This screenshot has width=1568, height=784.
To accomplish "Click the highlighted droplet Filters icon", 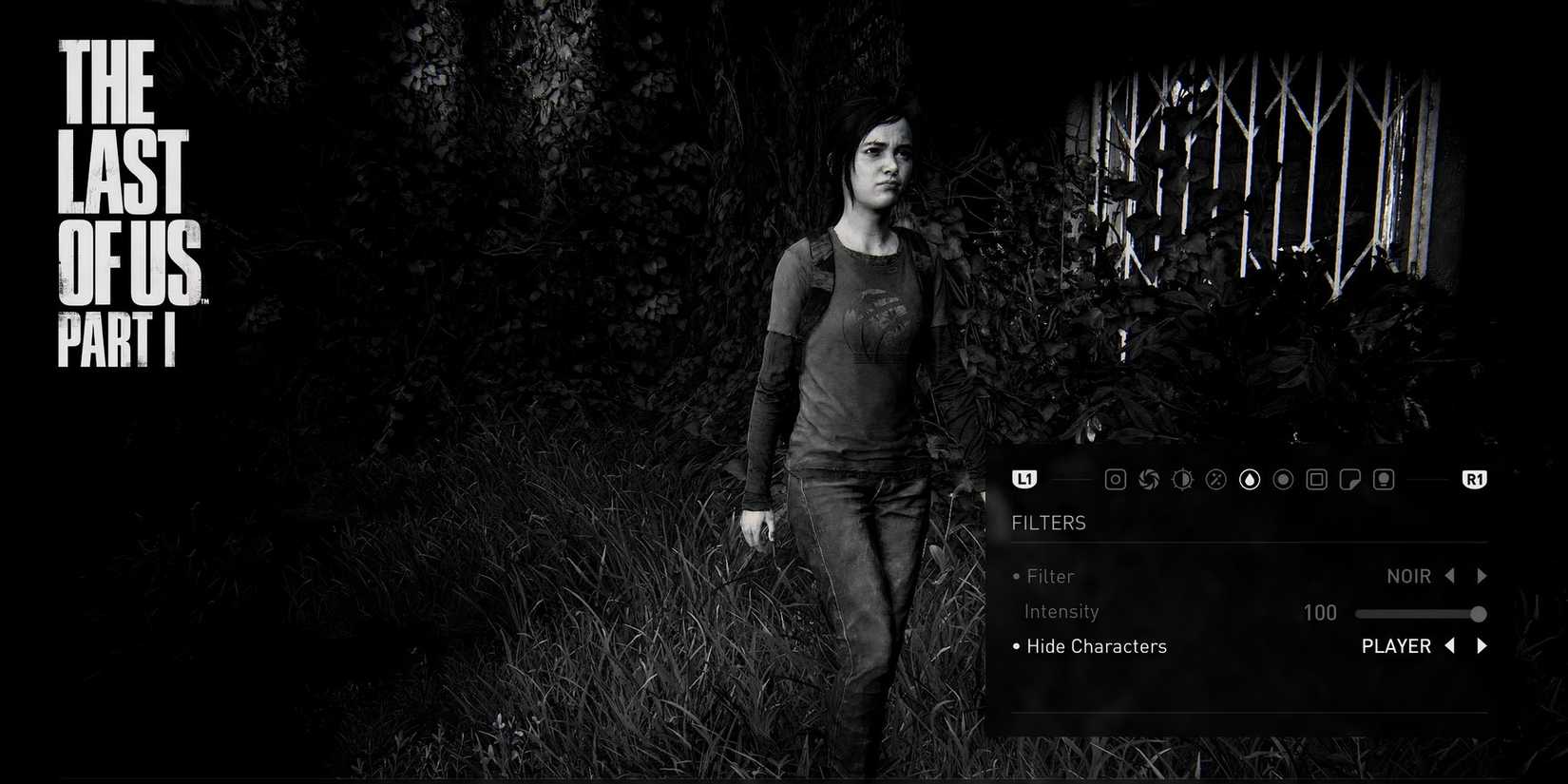I will pos(1249,479).
